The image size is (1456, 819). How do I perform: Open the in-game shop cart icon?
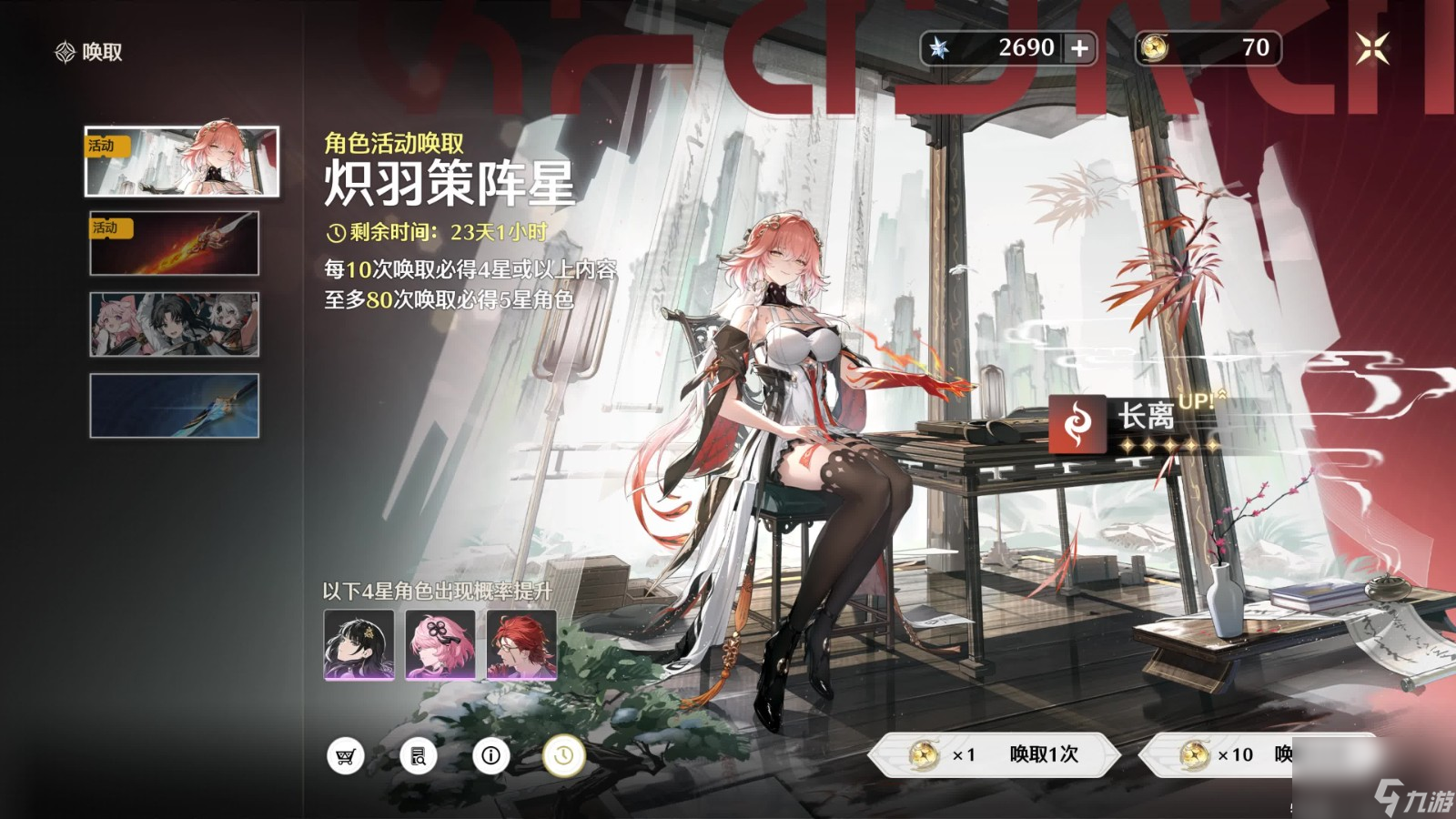(x=347, y=755)
